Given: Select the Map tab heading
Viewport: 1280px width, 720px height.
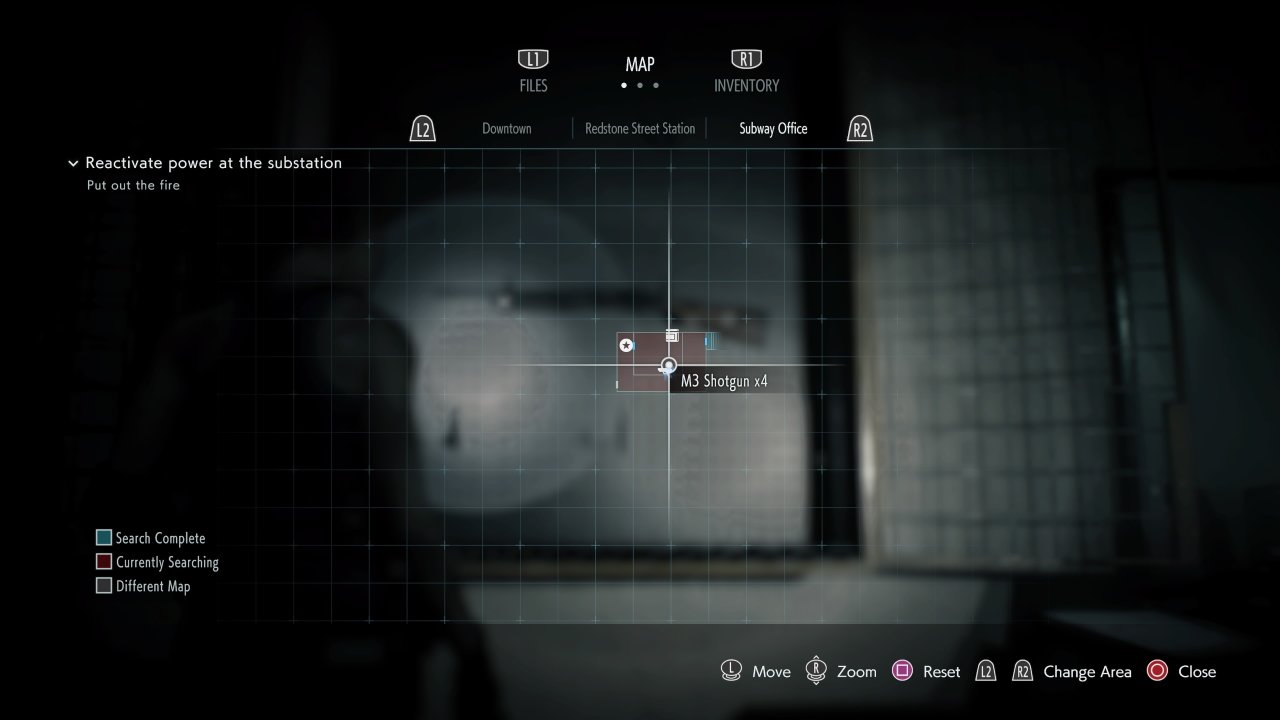Looking at the screenshot, I should coord(640,65).
